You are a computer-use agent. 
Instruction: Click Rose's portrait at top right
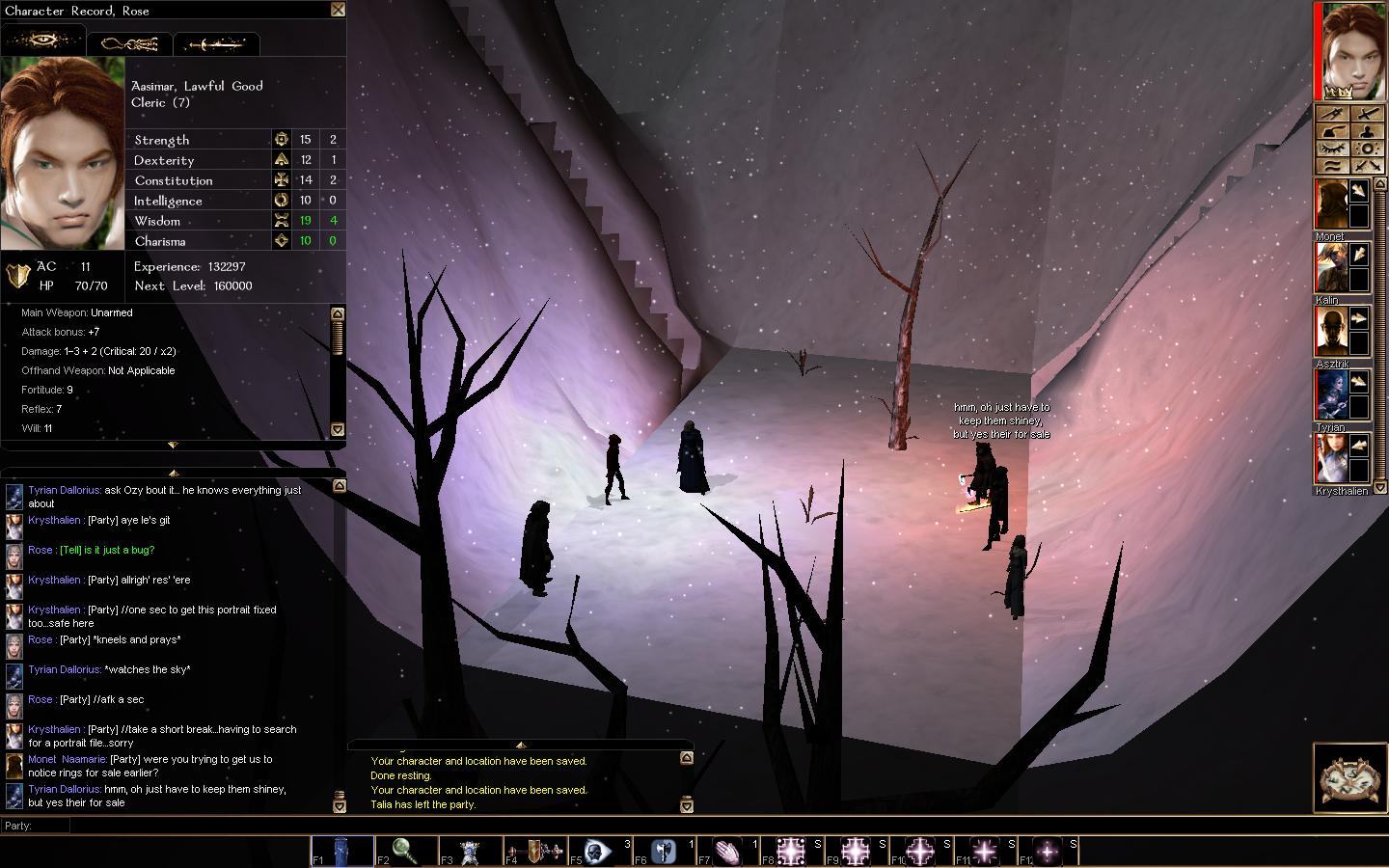(1352, 50)
